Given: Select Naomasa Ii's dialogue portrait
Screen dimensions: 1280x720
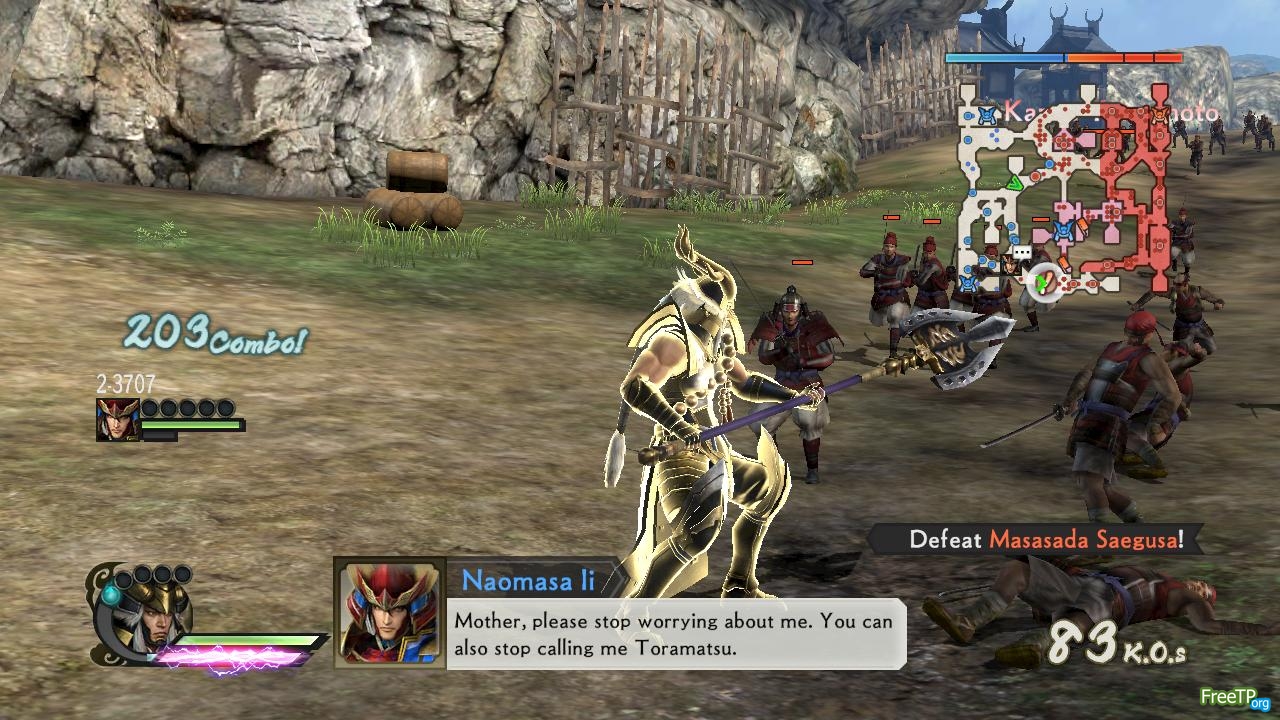Looking at the screenshot, I should [x=389, y=612].
